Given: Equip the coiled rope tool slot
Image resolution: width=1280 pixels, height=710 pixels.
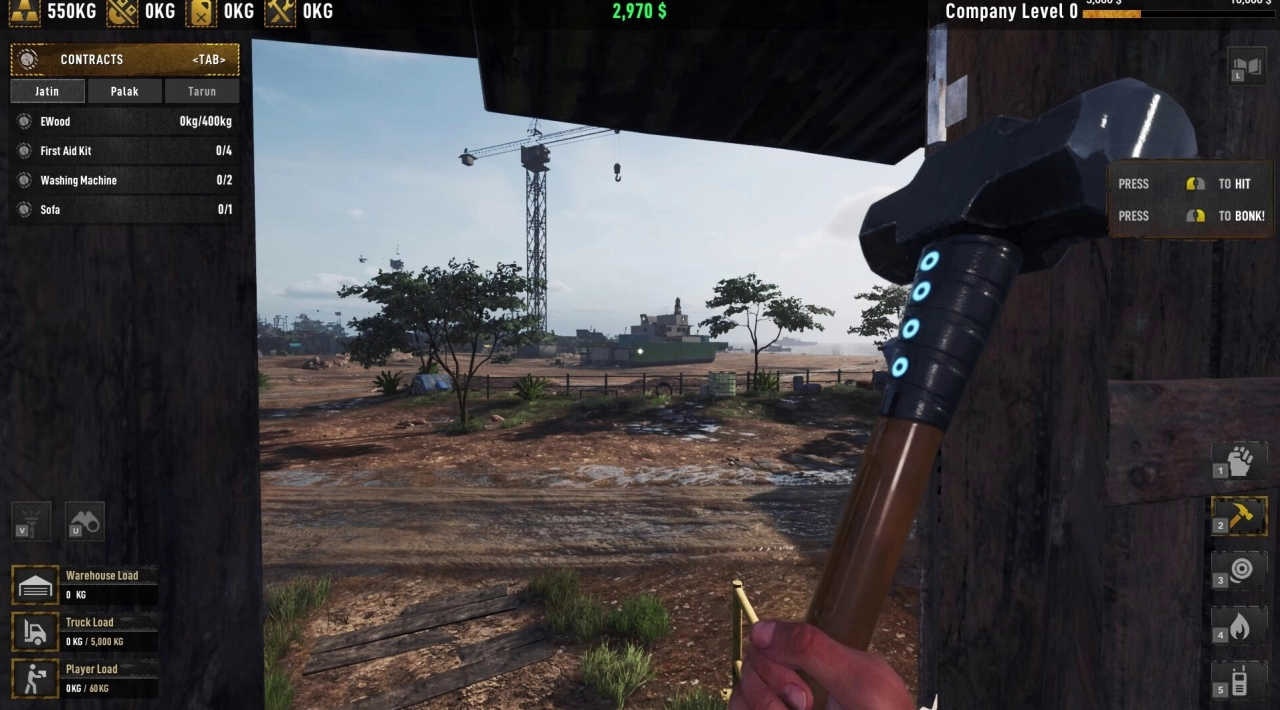Looking at the screenshot, I should (x=1240, y=571).
